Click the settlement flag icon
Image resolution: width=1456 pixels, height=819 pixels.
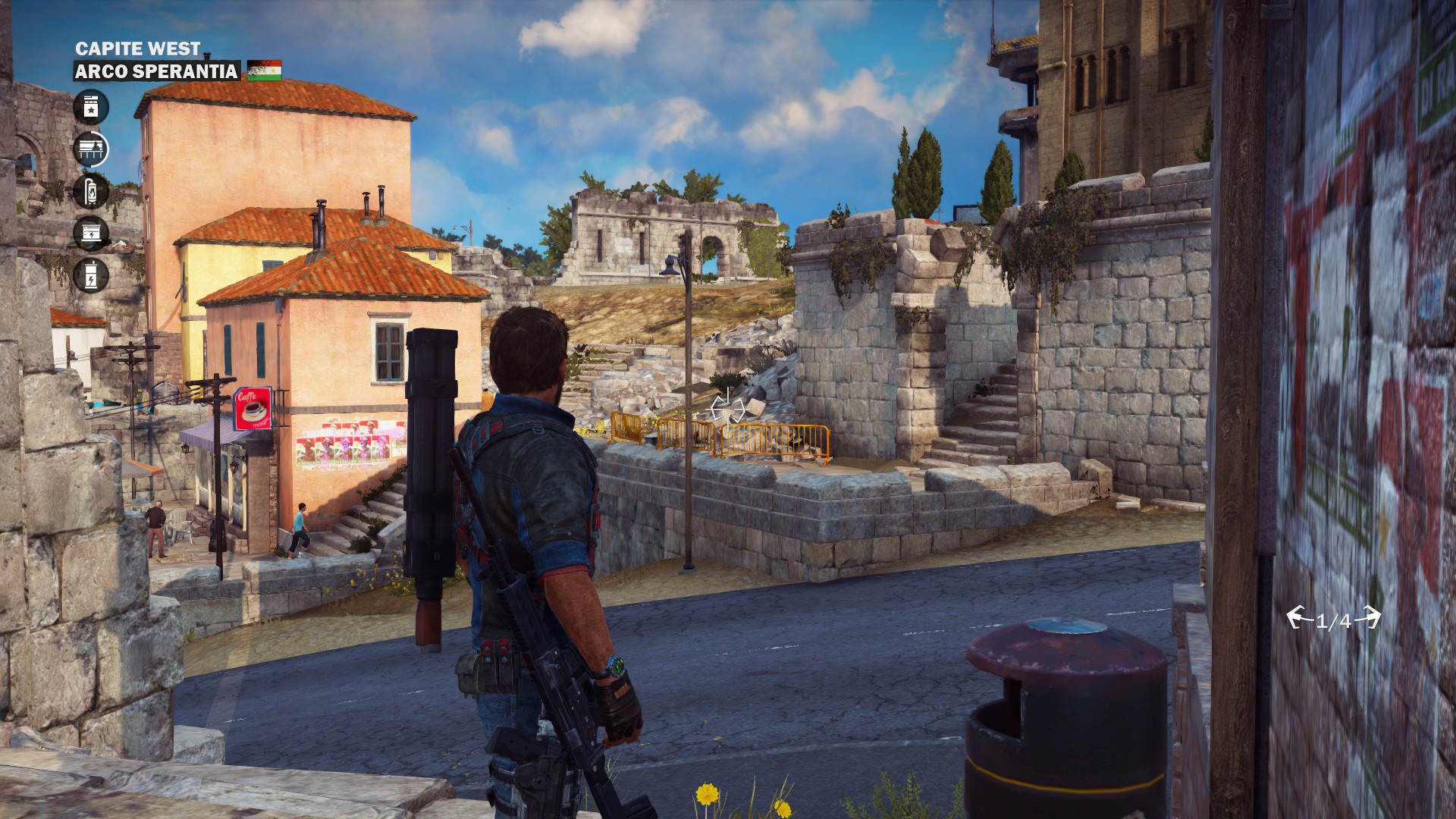264,71
